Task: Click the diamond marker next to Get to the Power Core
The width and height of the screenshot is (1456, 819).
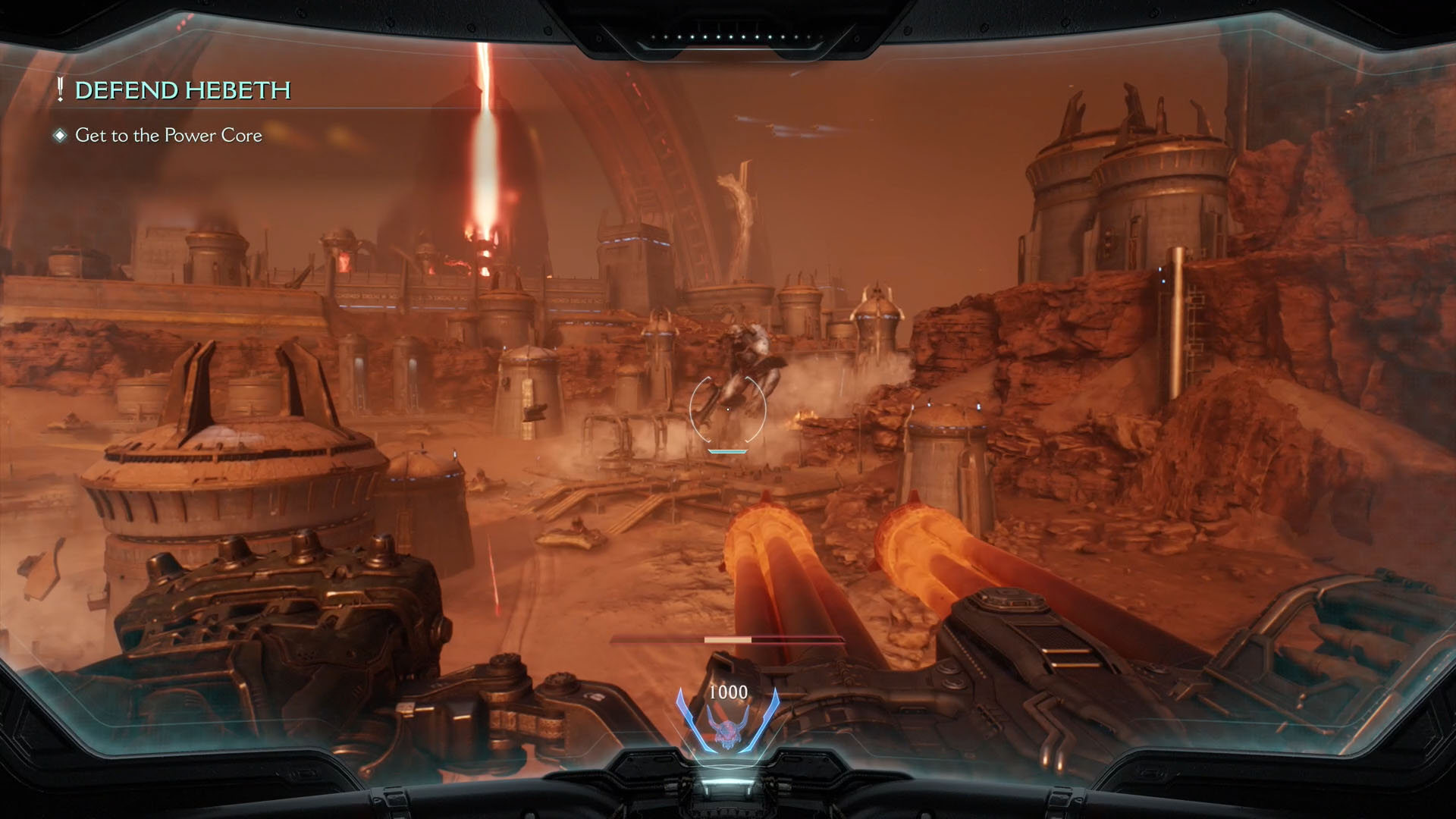Action: (x=60, y=135)
